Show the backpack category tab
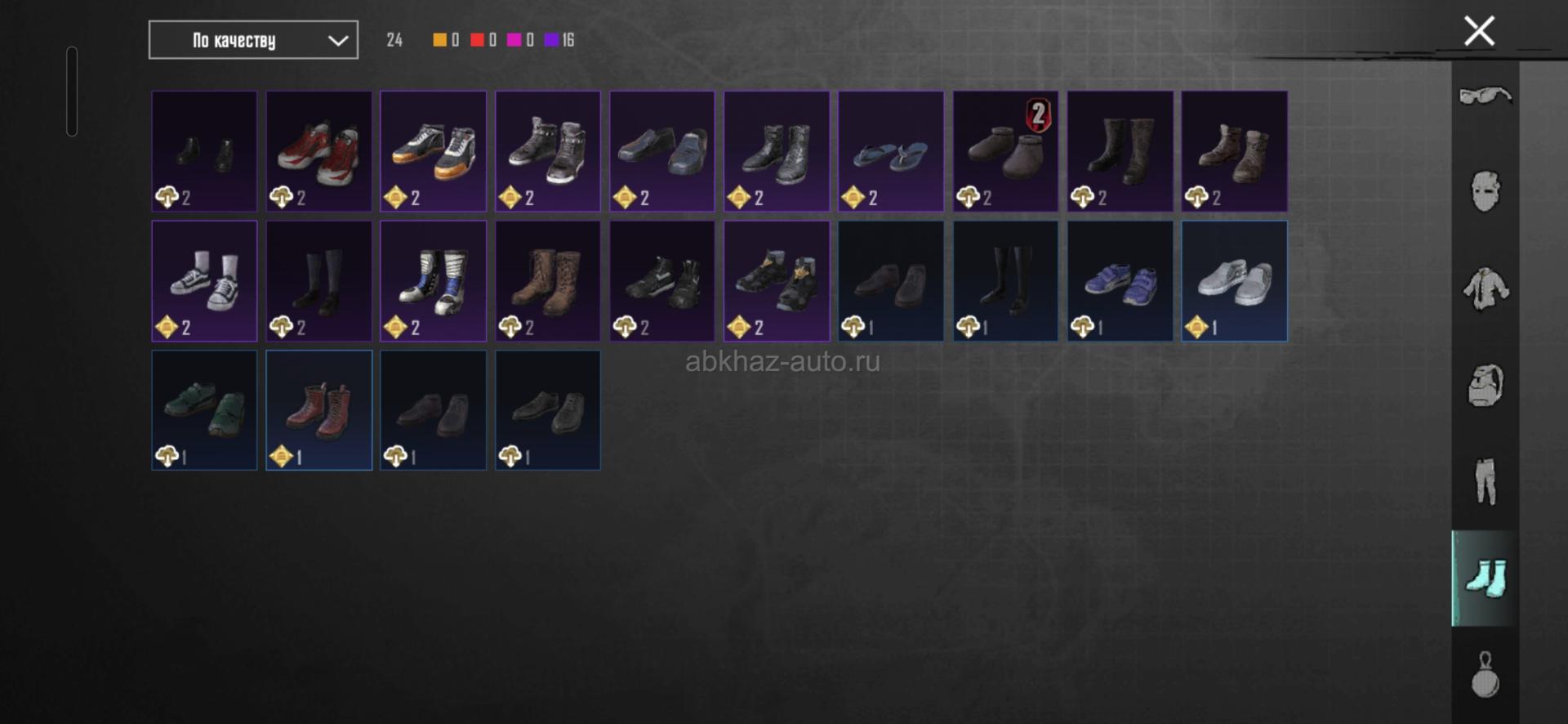Viewport: 1568px width, 724px height. click(x=1485, y=386)
